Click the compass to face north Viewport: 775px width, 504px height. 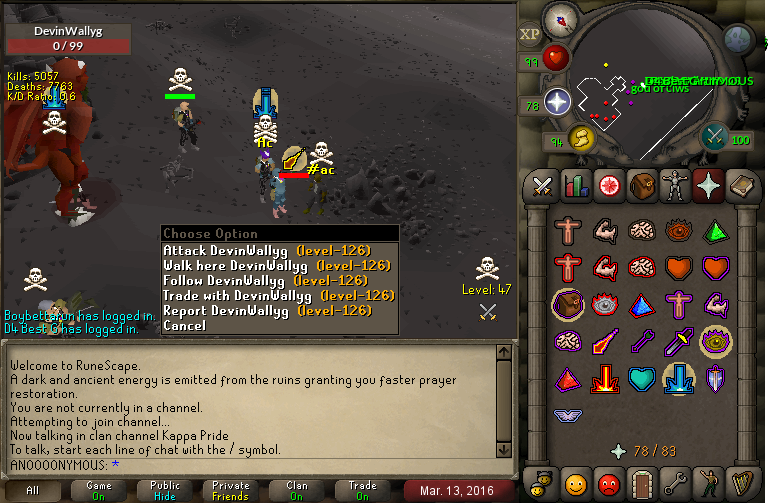560,18
